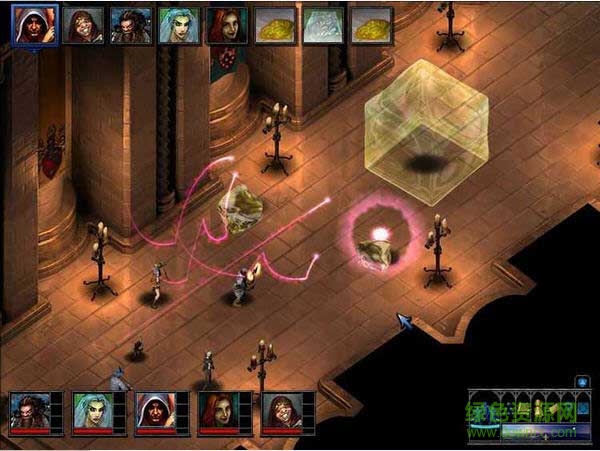This screenshot has height=451, width=600.
Task: Choose the teal-haired woman's party portrait
Action: pos(93,411)
